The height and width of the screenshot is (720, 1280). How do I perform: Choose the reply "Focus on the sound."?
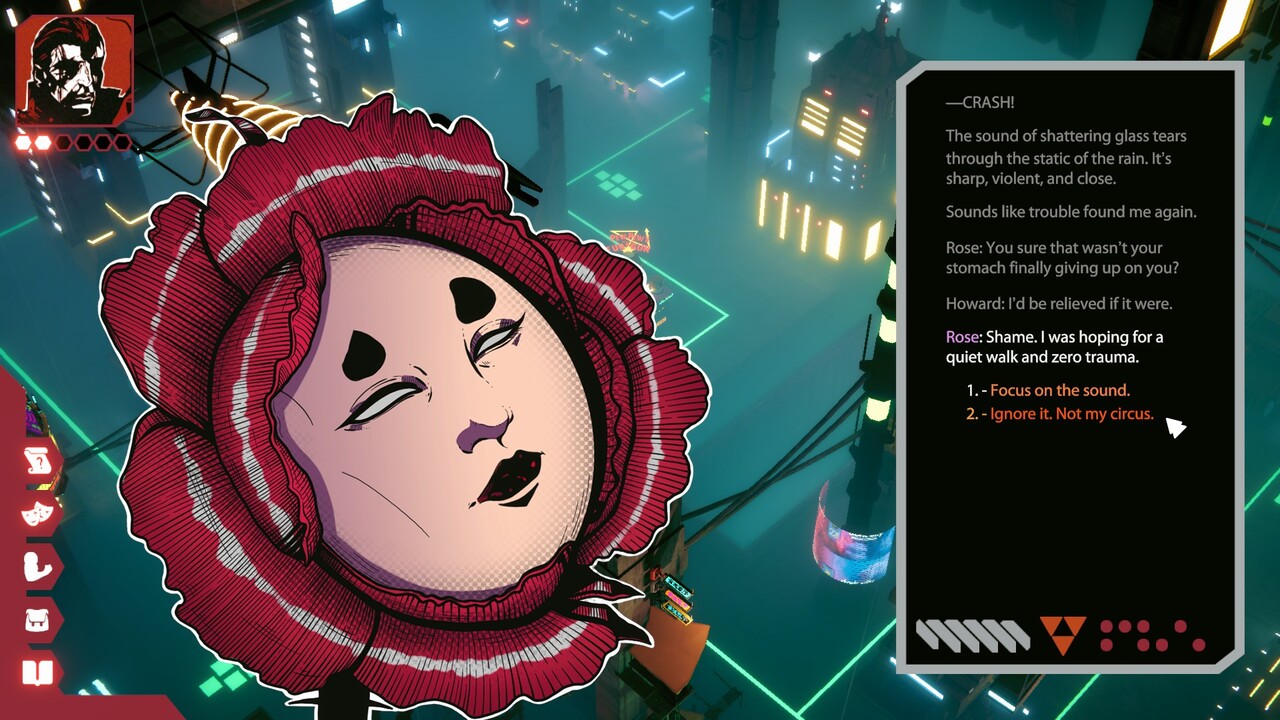tap(1059, 390)
